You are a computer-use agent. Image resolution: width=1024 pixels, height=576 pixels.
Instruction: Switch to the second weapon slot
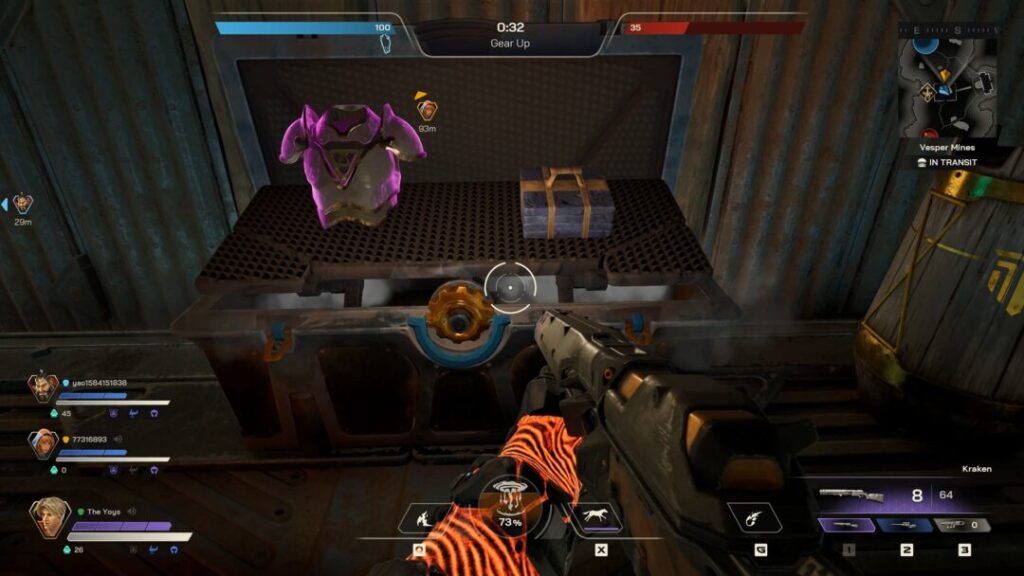point(906,525)
